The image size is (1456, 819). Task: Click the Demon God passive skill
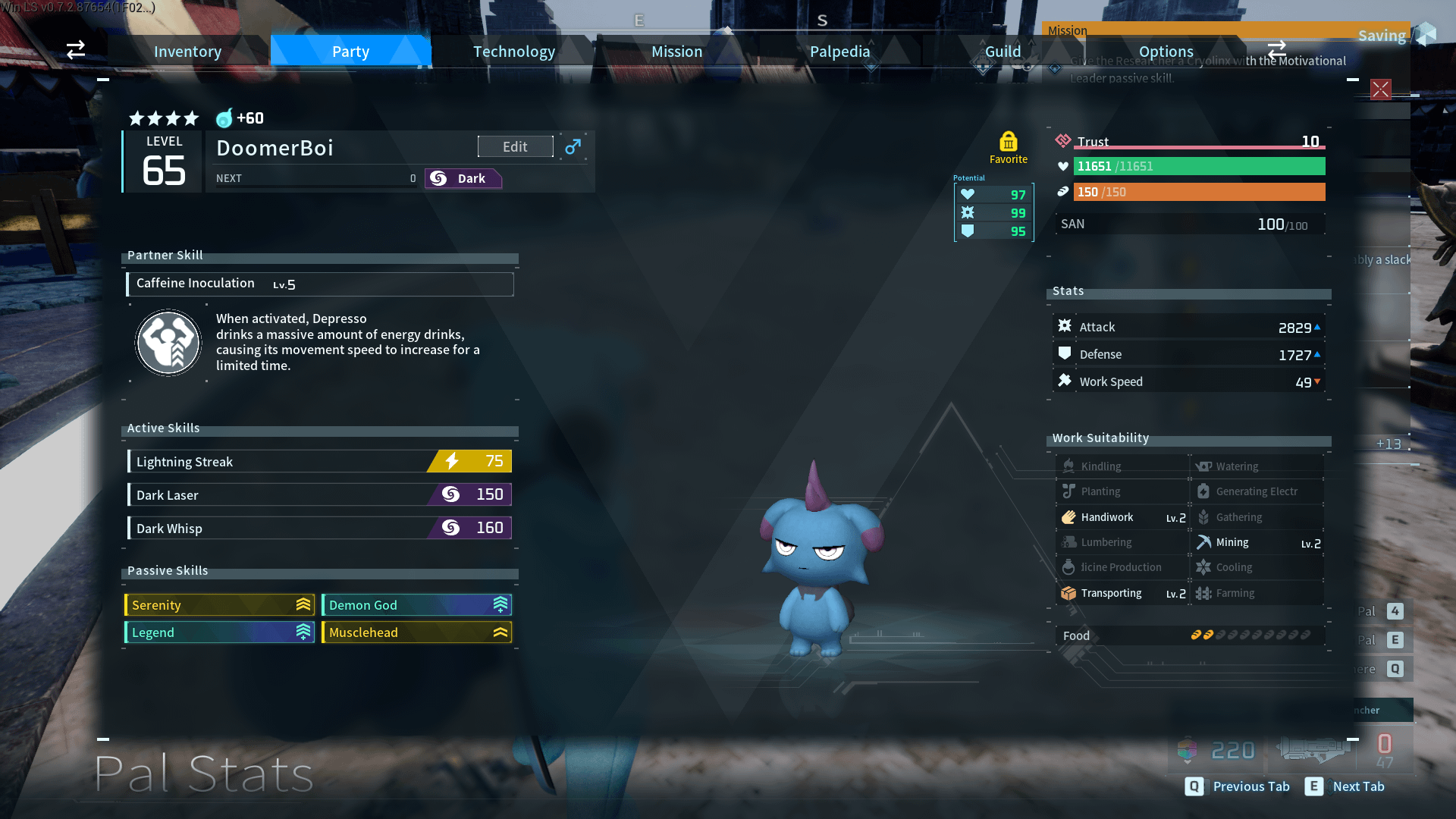[416, 605]
